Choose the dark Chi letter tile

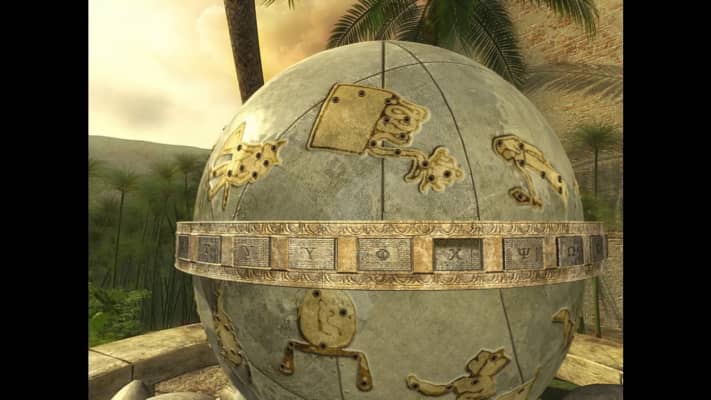pos(457,254)
